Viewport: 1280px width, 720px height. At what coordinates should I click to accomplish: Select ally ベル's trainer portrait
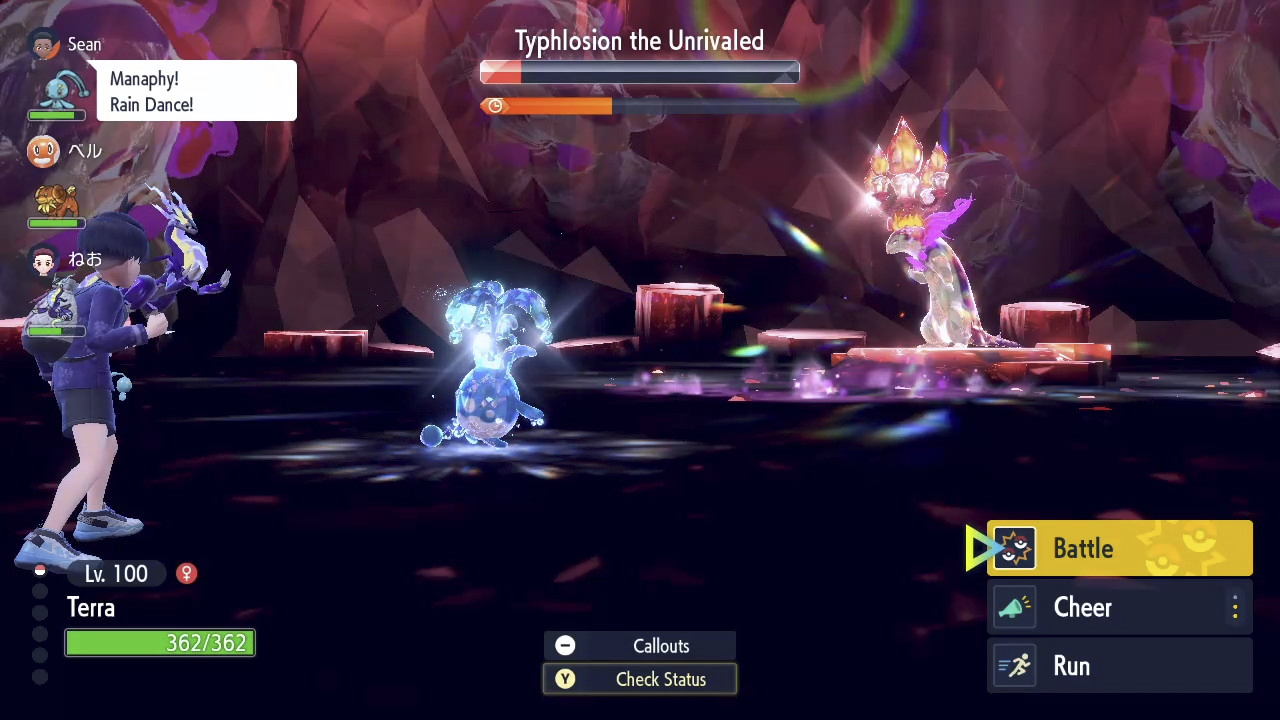[42, 152]
